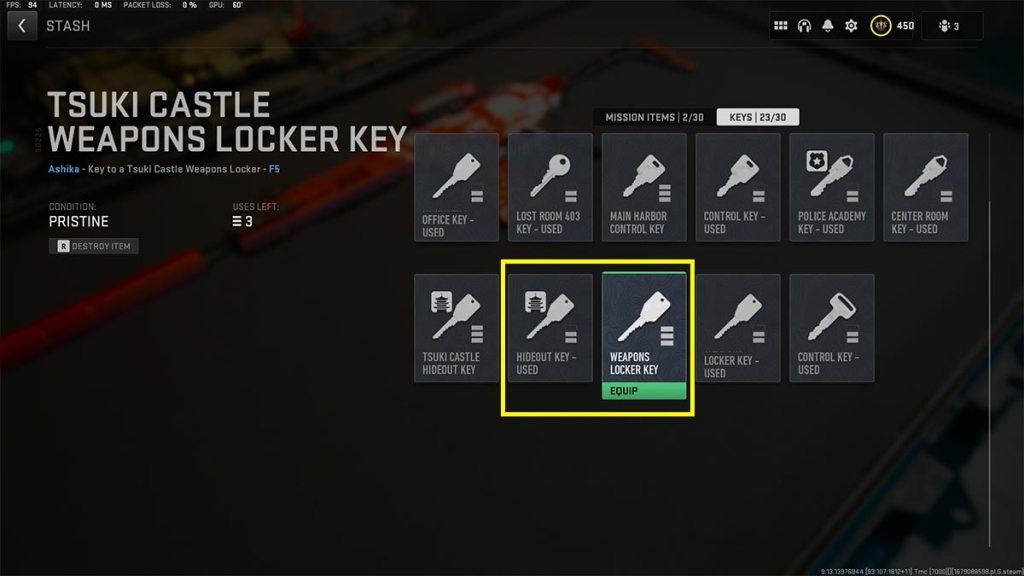The image size is (1024, 576).
Task: Show notifications via the bell icon
Action: 828,26
